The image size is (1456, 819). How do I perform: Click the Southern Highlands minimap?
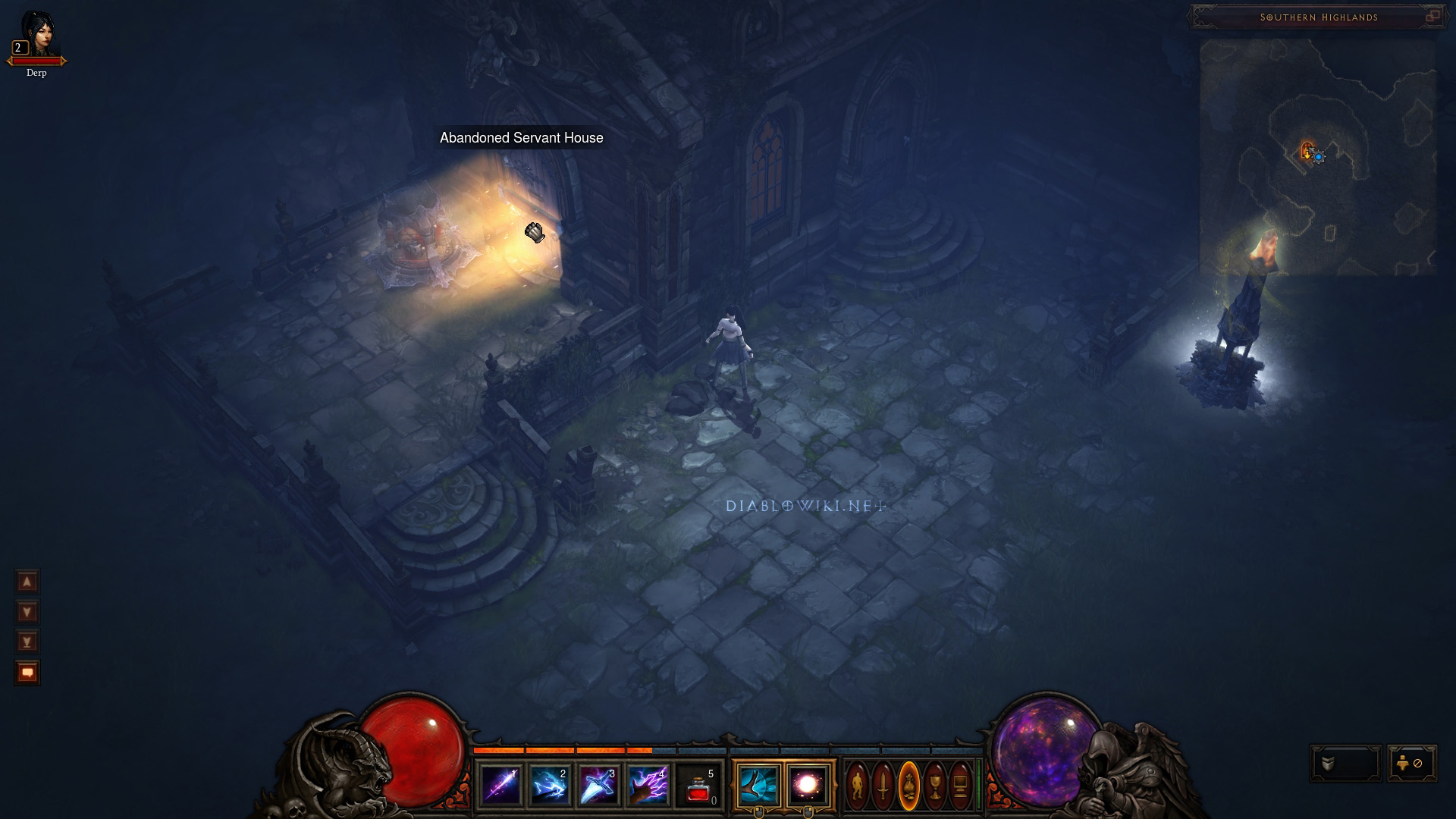[1317, 157]
